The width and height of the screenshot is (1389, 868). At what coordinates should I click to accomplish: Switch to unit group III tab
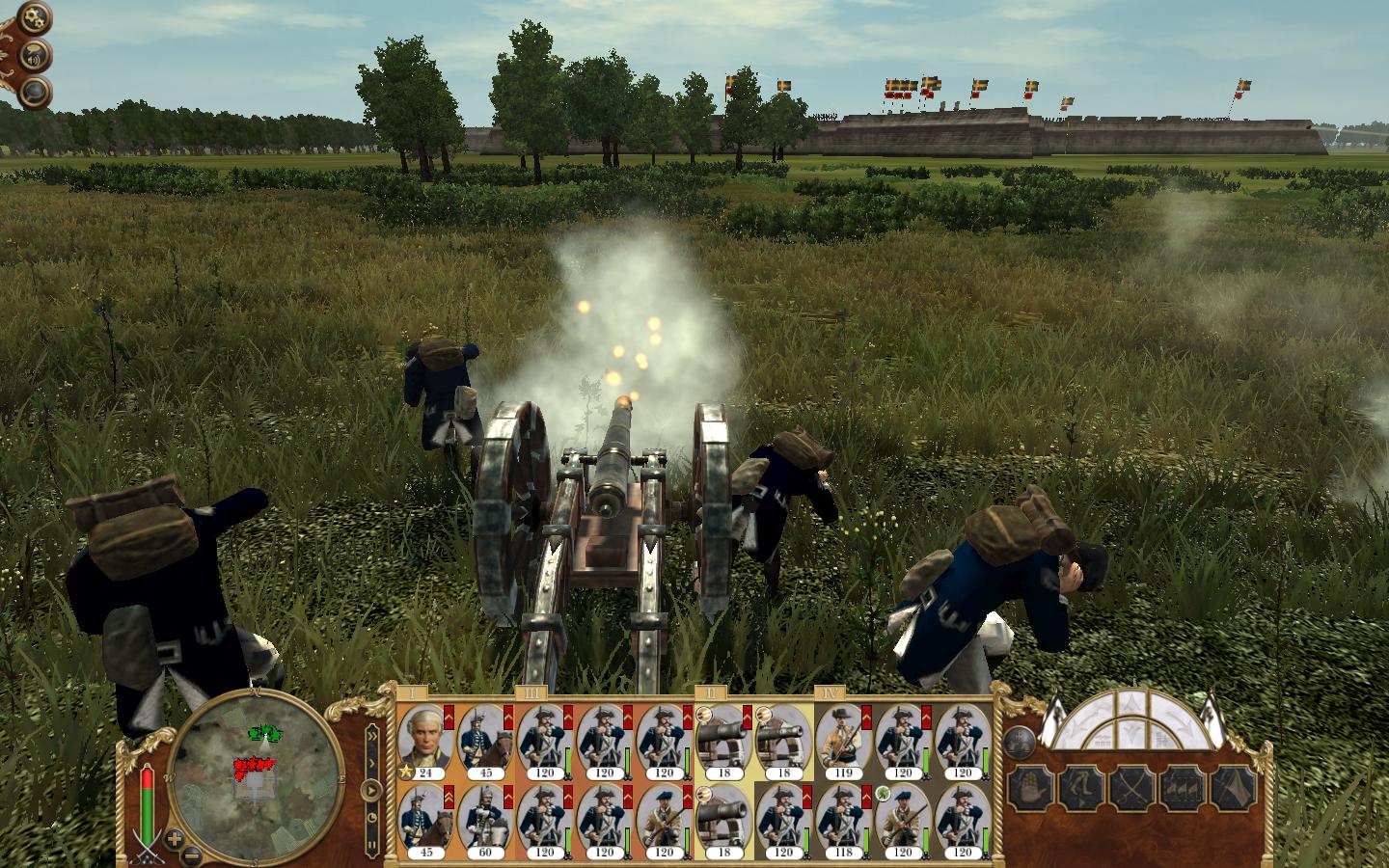(x=531, y=692)
